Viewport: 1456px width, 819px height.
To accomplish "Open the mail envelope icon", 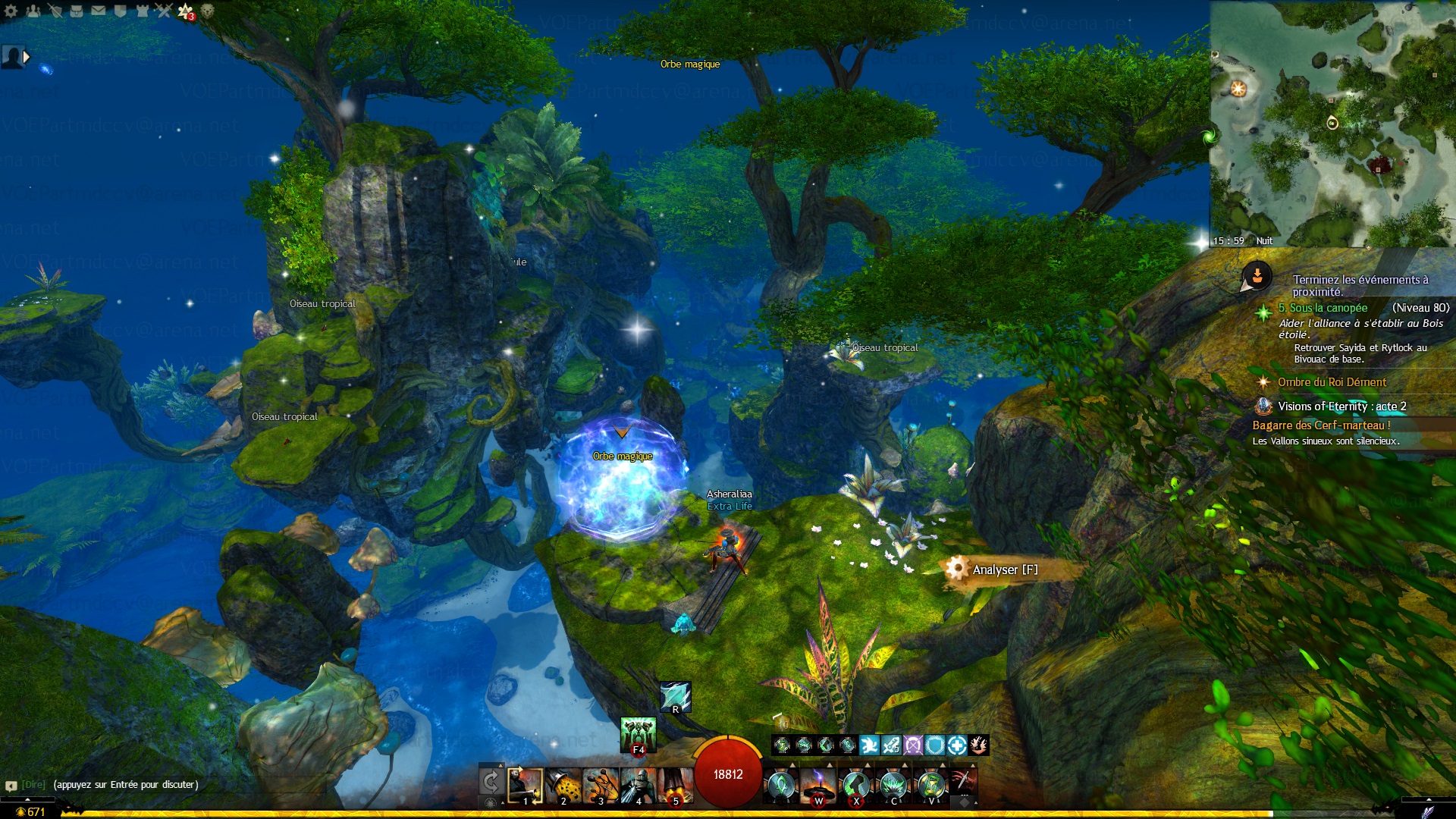I will (99, 11).
